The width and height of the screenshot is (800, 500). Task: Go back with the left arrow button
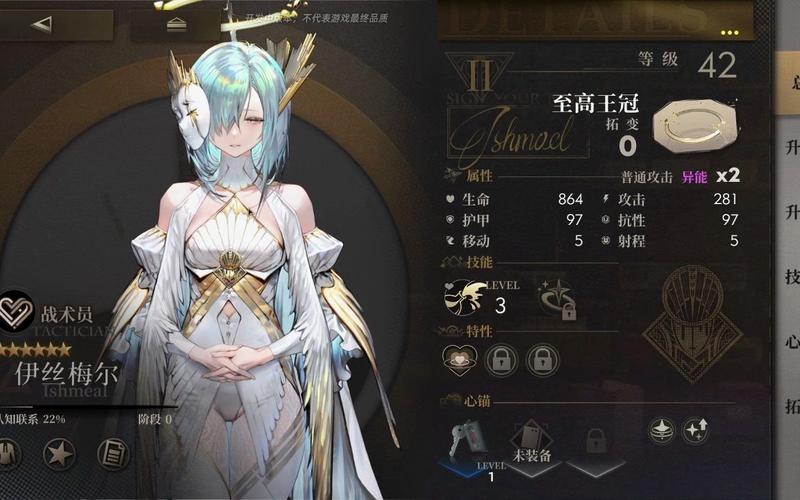[42, 24]
